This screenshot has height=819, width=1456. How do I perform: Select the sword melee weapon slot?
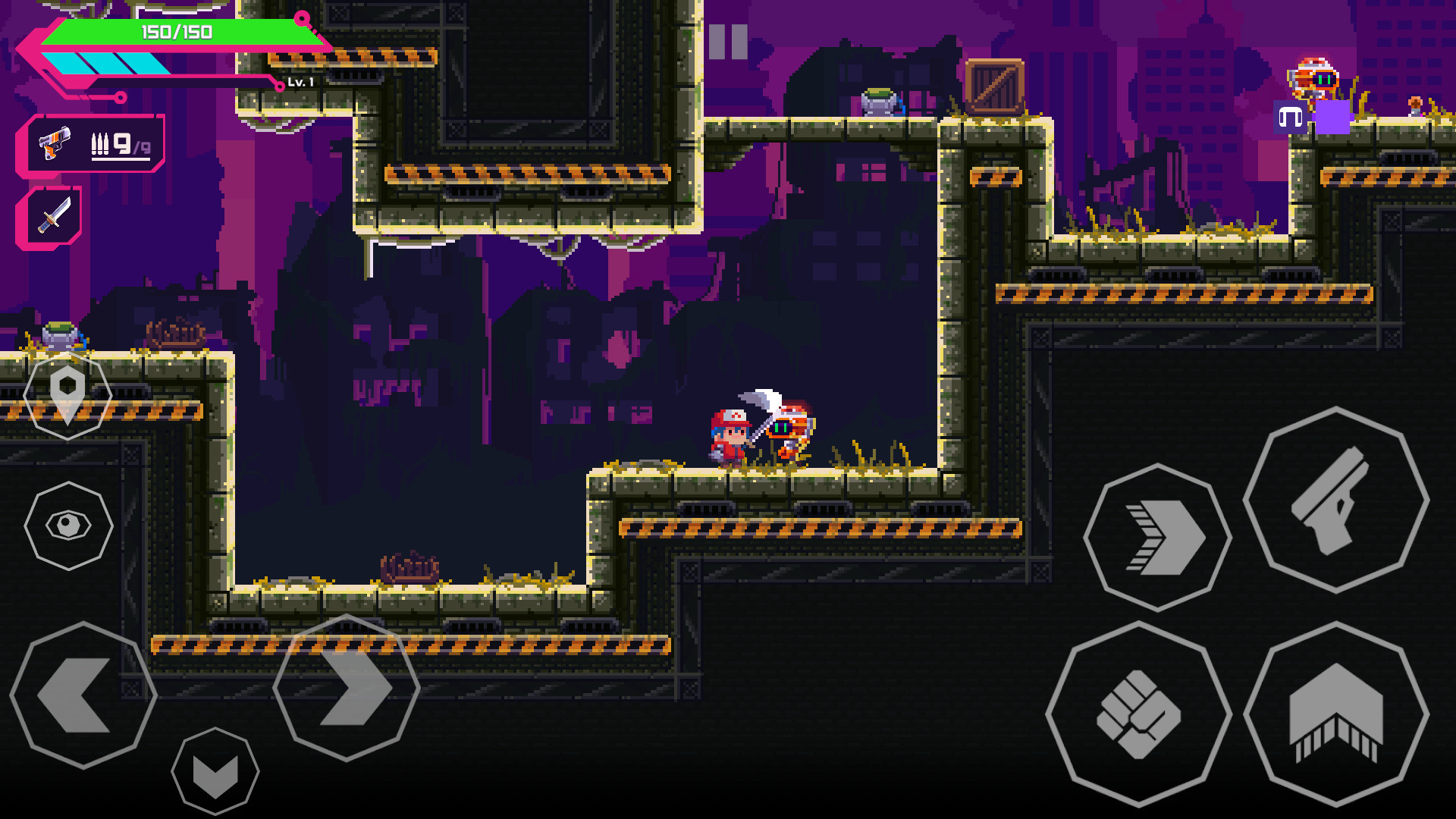click(52, 218)
